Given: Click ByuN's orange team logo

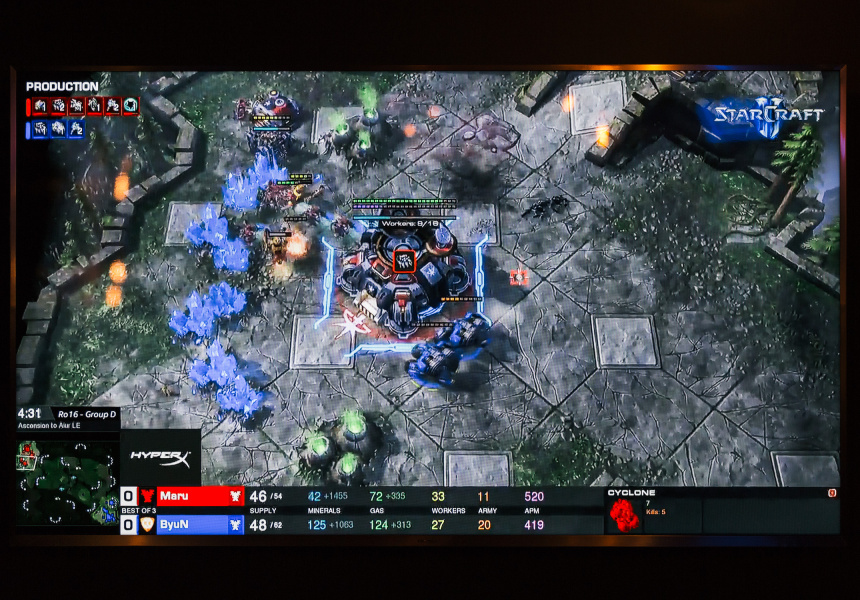Looking at the screenshot, I should pos(147,524).
